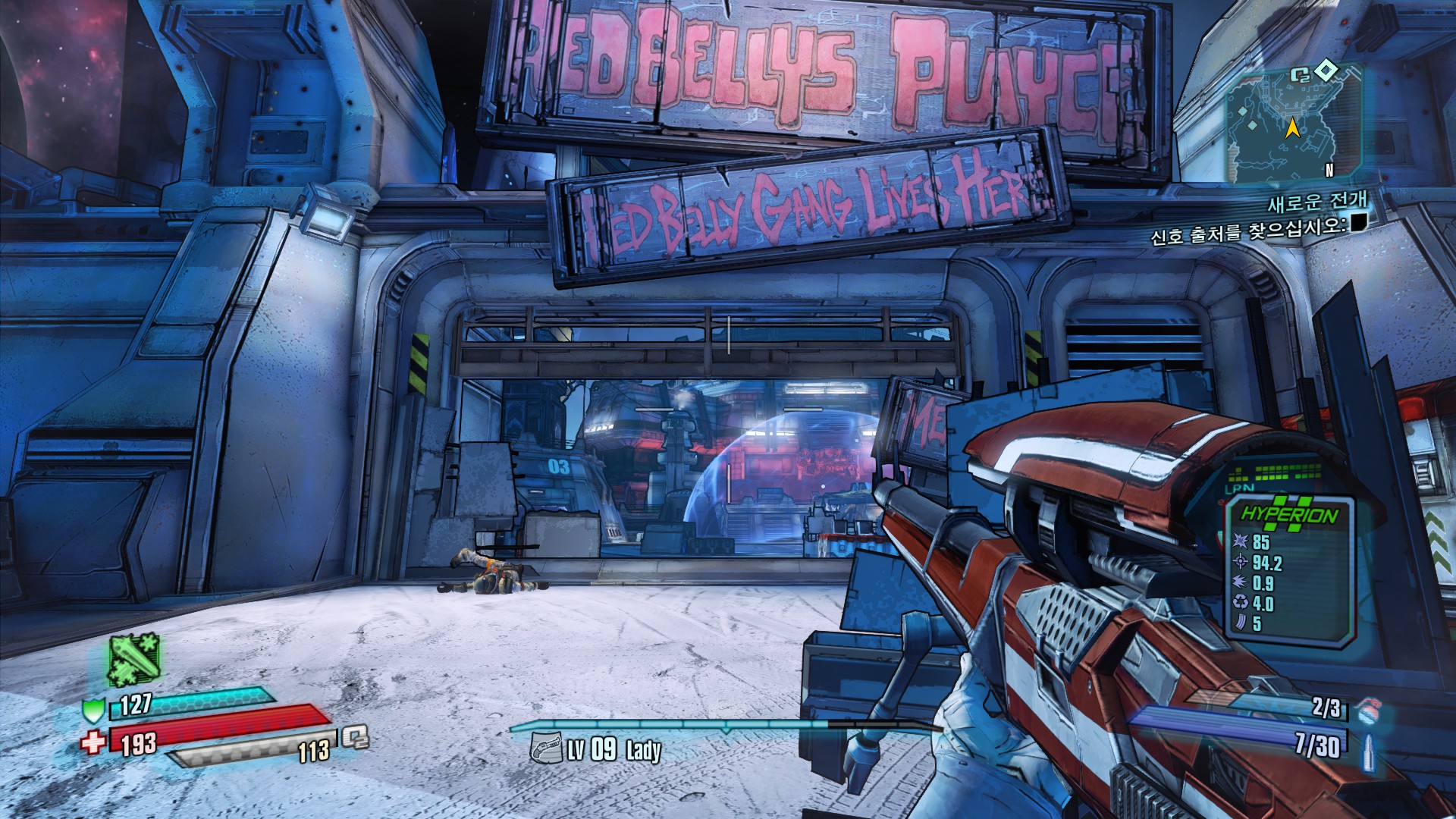The height and width of the screenshot is (819, 1456).
Task: Select the red health cross icon
Action: 93,741
